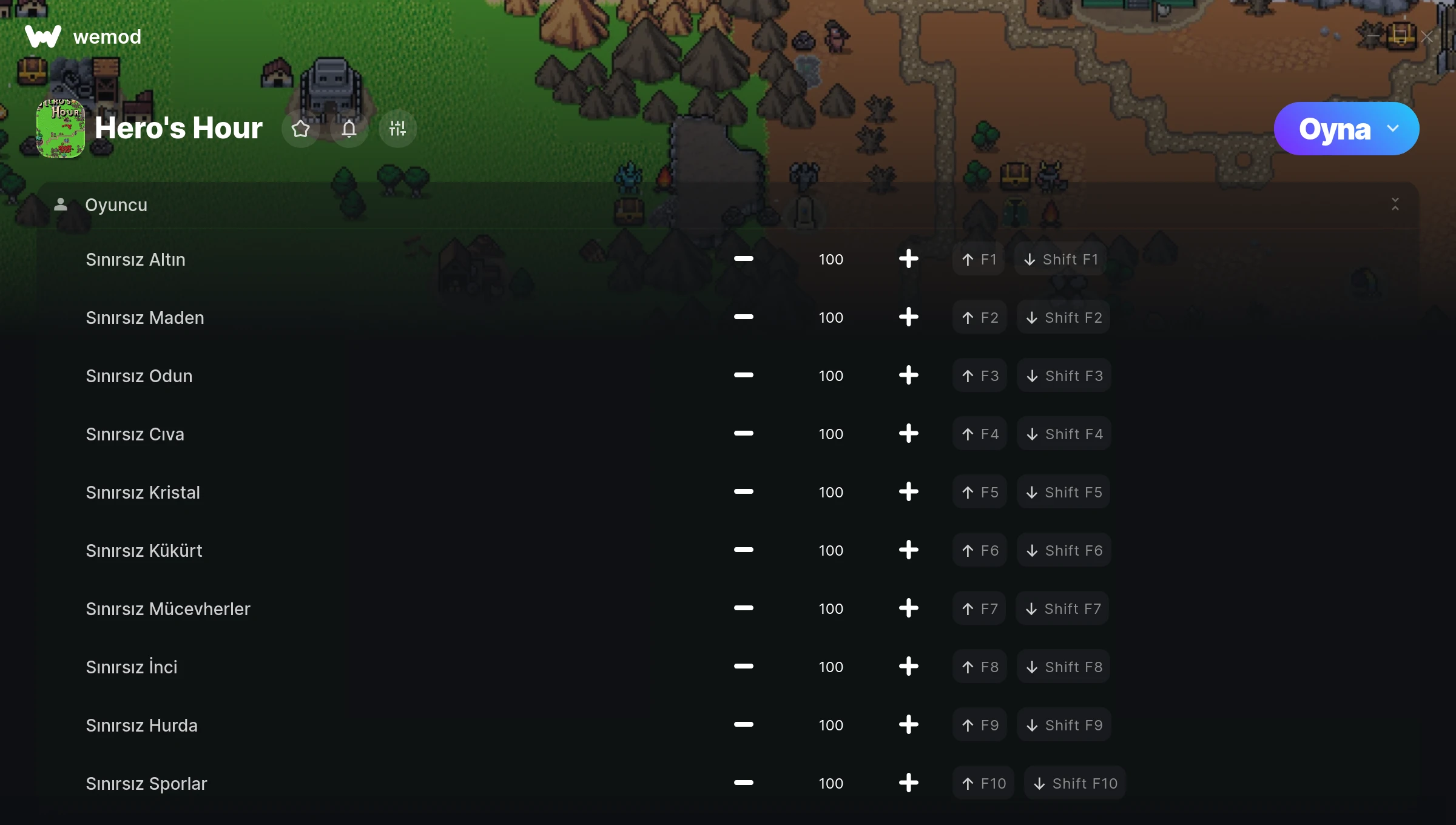Click the Oyna play button
The image size is (1456, 825).
click(x=1335, y=129)
